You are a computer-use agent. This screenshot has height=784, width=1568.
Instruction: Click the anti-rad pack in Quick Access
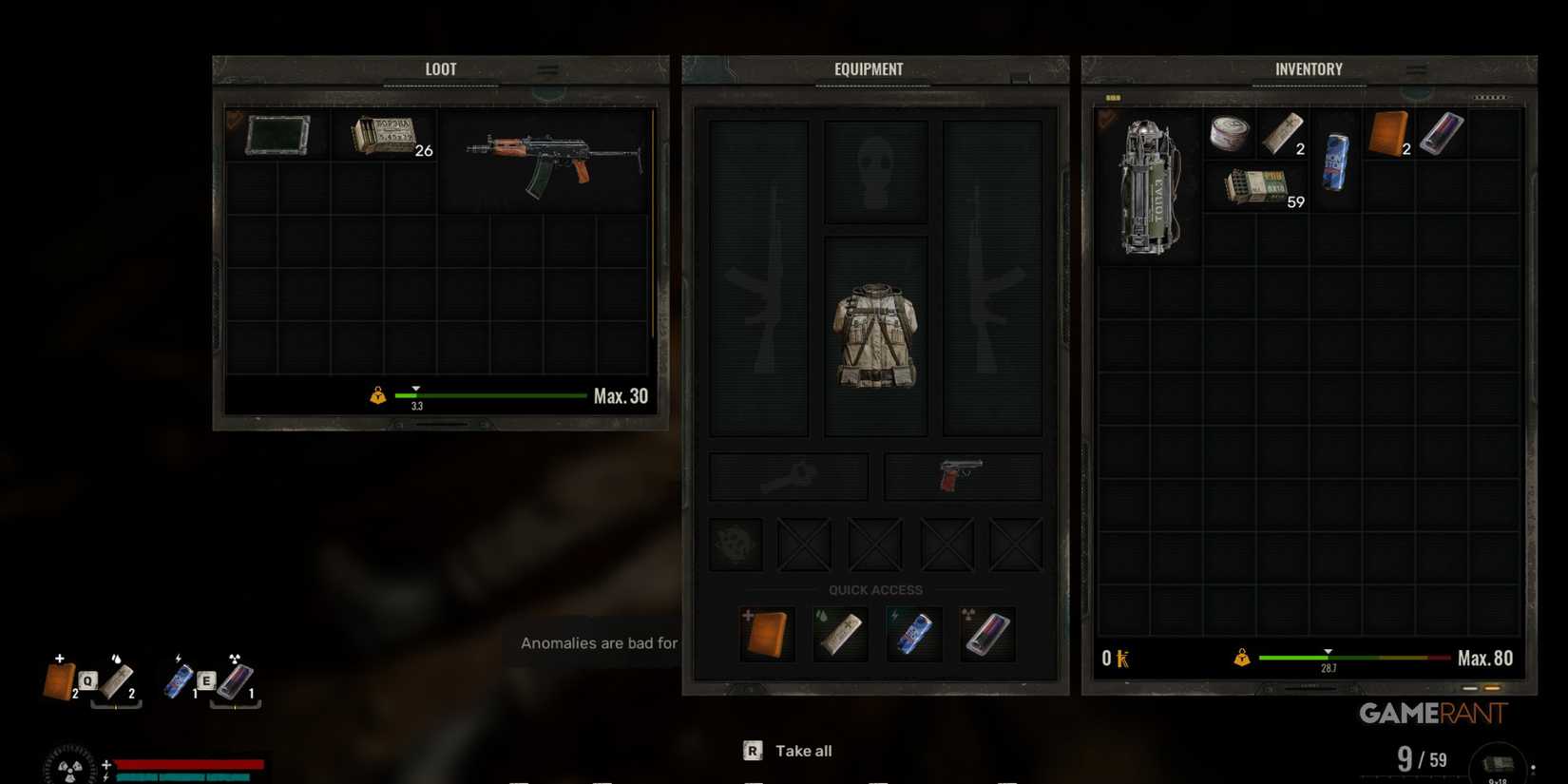[986, 632]
